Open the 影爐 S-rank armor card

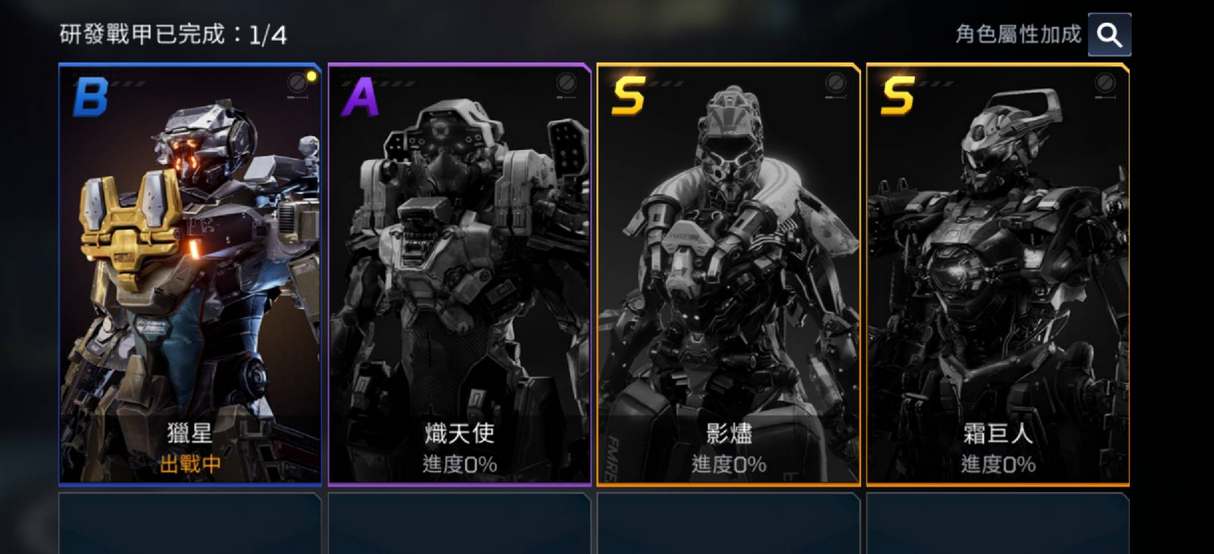(728, 275)
